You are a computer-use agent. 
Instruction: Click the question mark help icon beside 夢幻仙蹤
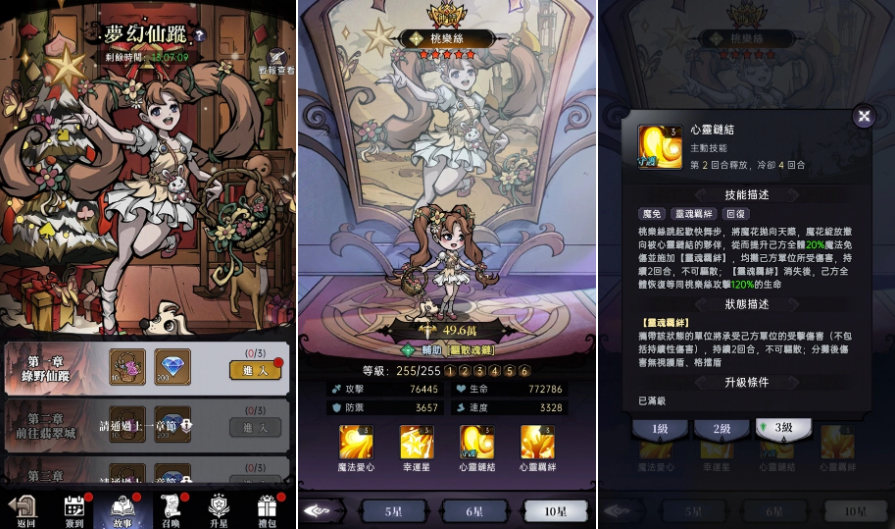199,35
